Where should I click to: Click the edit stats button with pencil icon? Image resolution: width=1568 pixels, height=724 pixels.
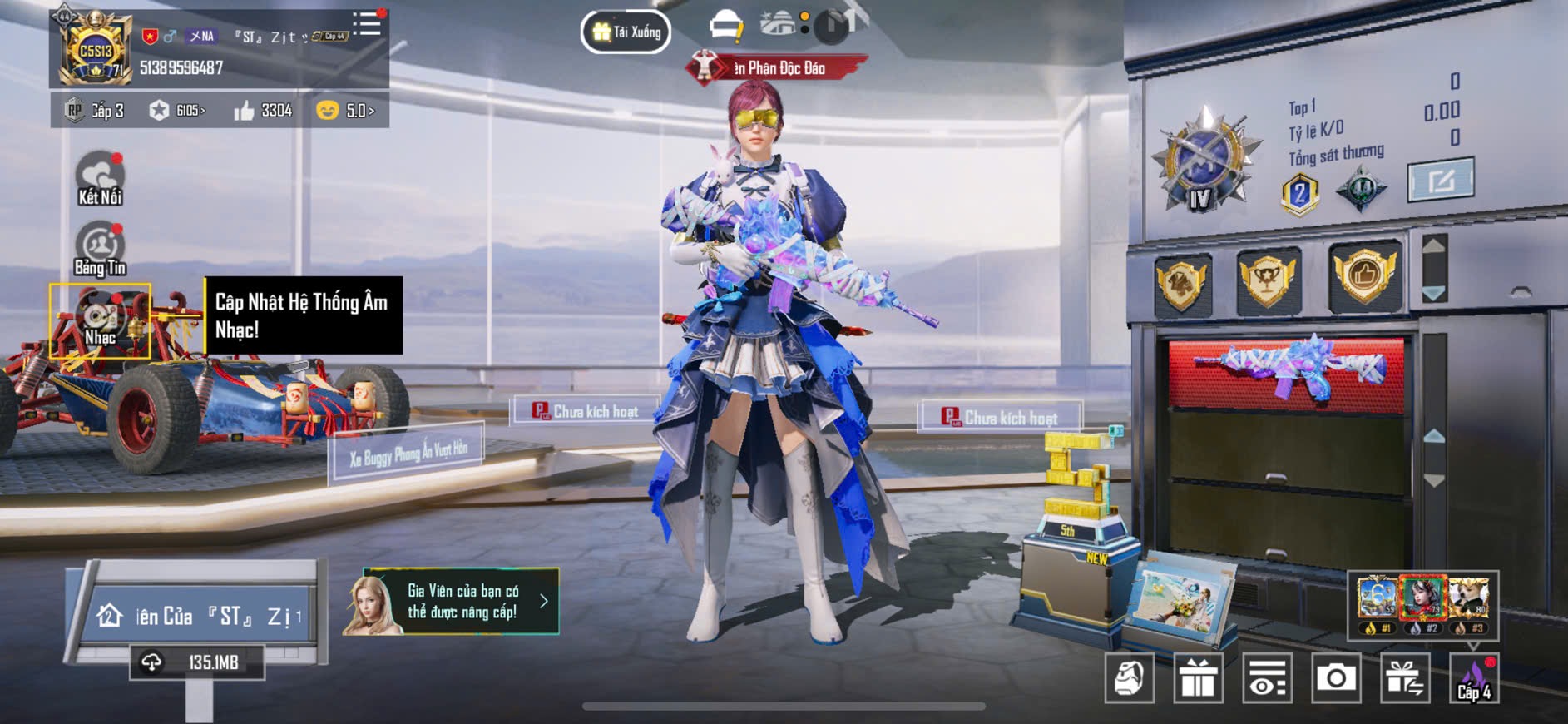click(x=1440, y=179)
